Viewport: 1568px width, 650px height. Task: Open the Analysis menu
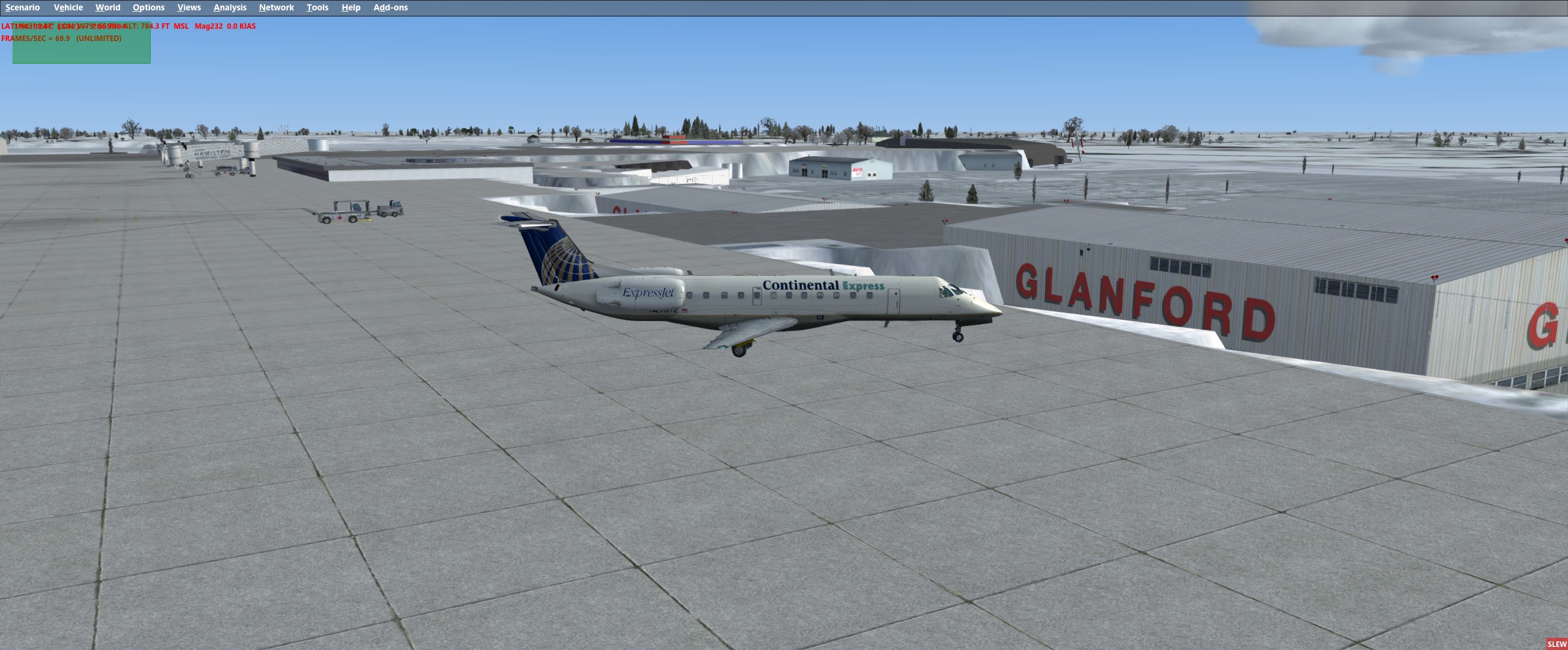click(229, 7)
